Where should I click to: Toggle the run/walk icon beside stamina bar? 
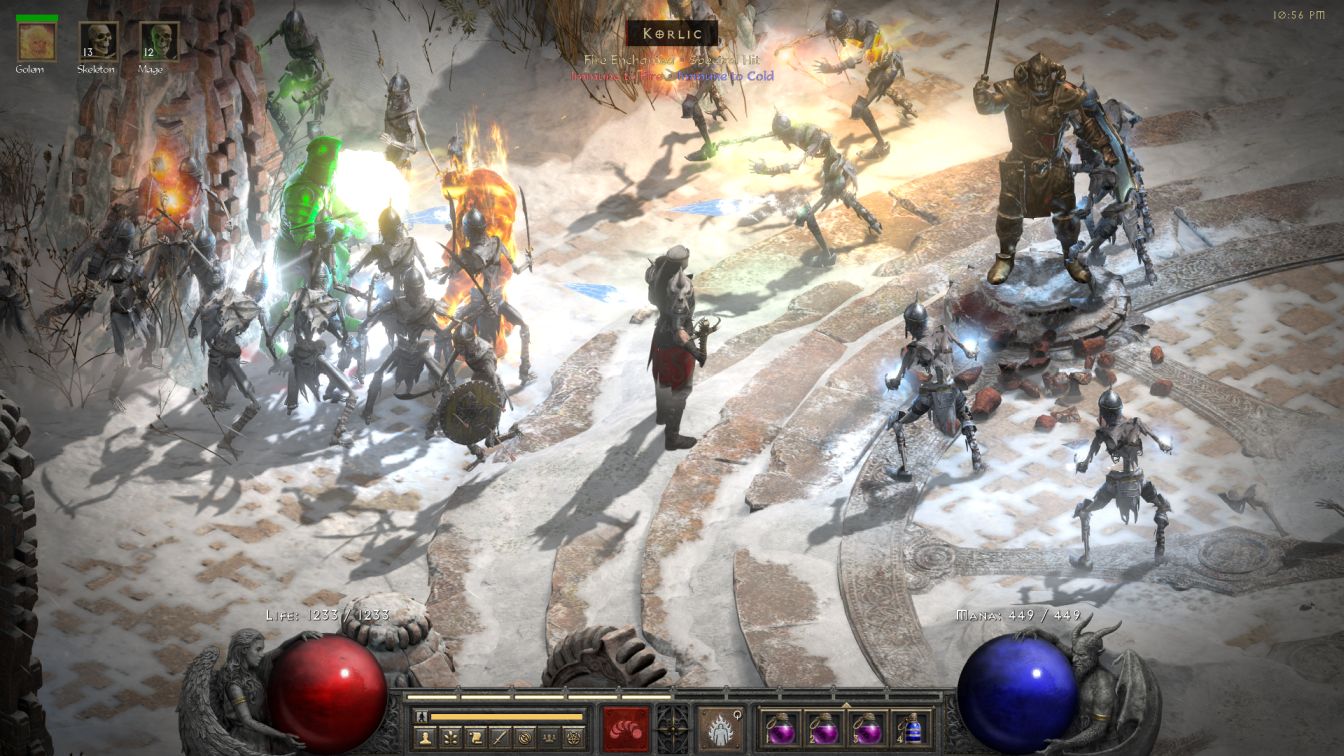(x=422, y=716)
